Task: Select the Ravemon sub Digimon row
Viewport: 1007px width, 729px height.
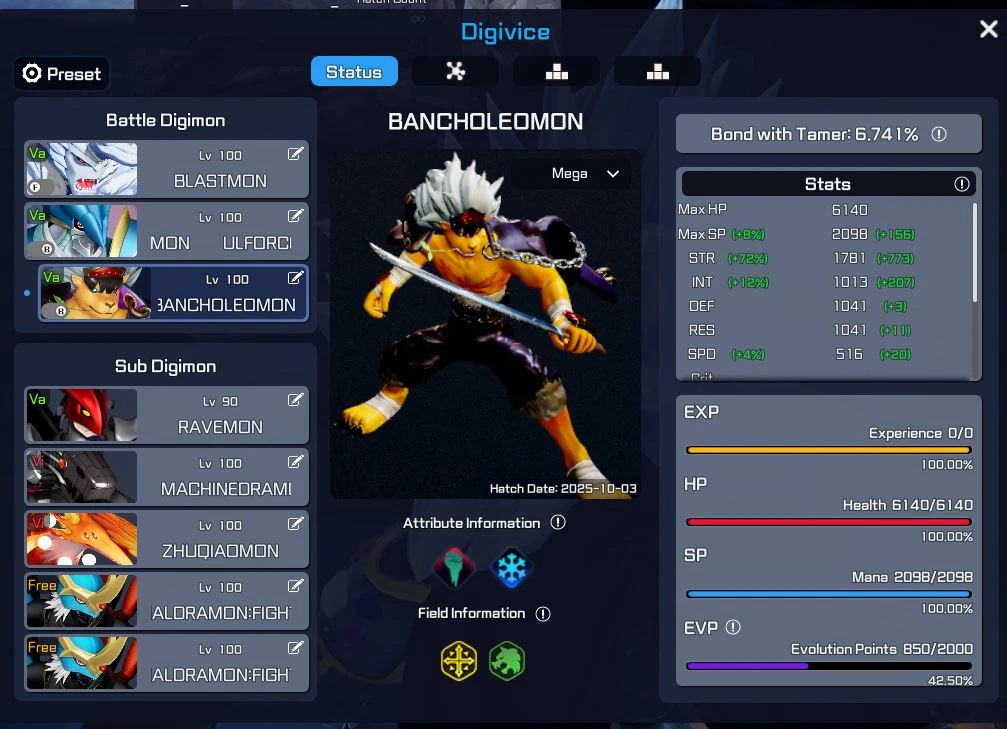Action: [x=166, y=415]
